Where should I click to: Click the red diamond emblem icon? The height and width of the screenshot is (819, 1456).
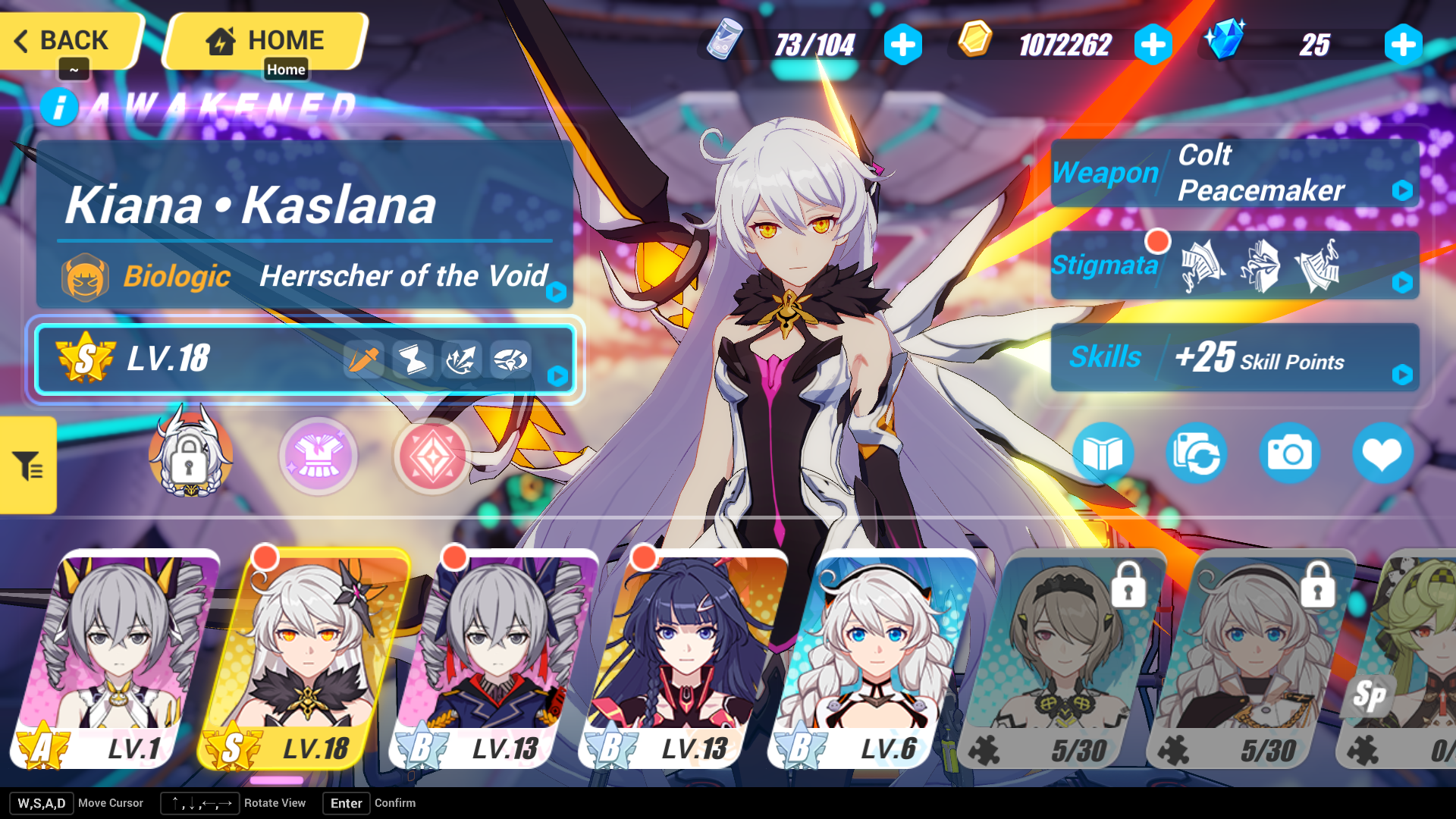tap(432, 456)
